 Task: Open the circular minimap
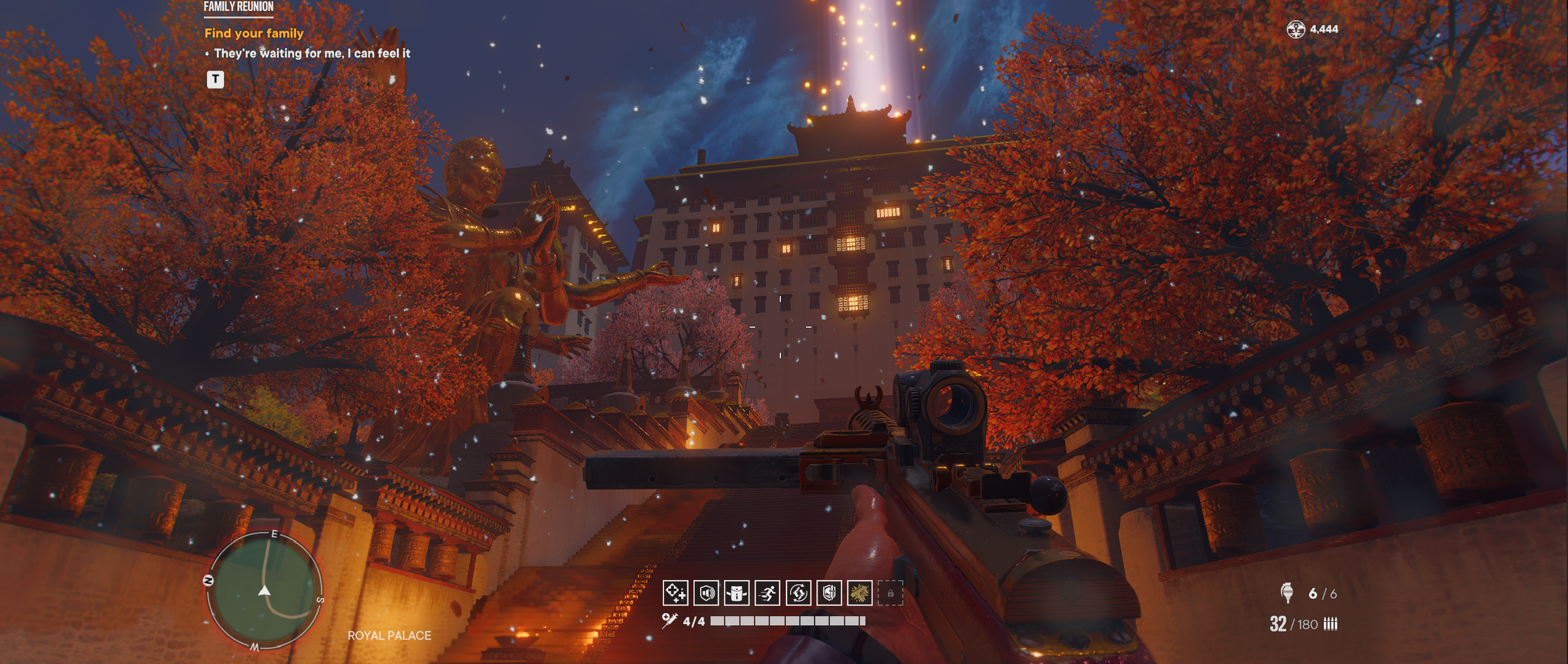264,591
